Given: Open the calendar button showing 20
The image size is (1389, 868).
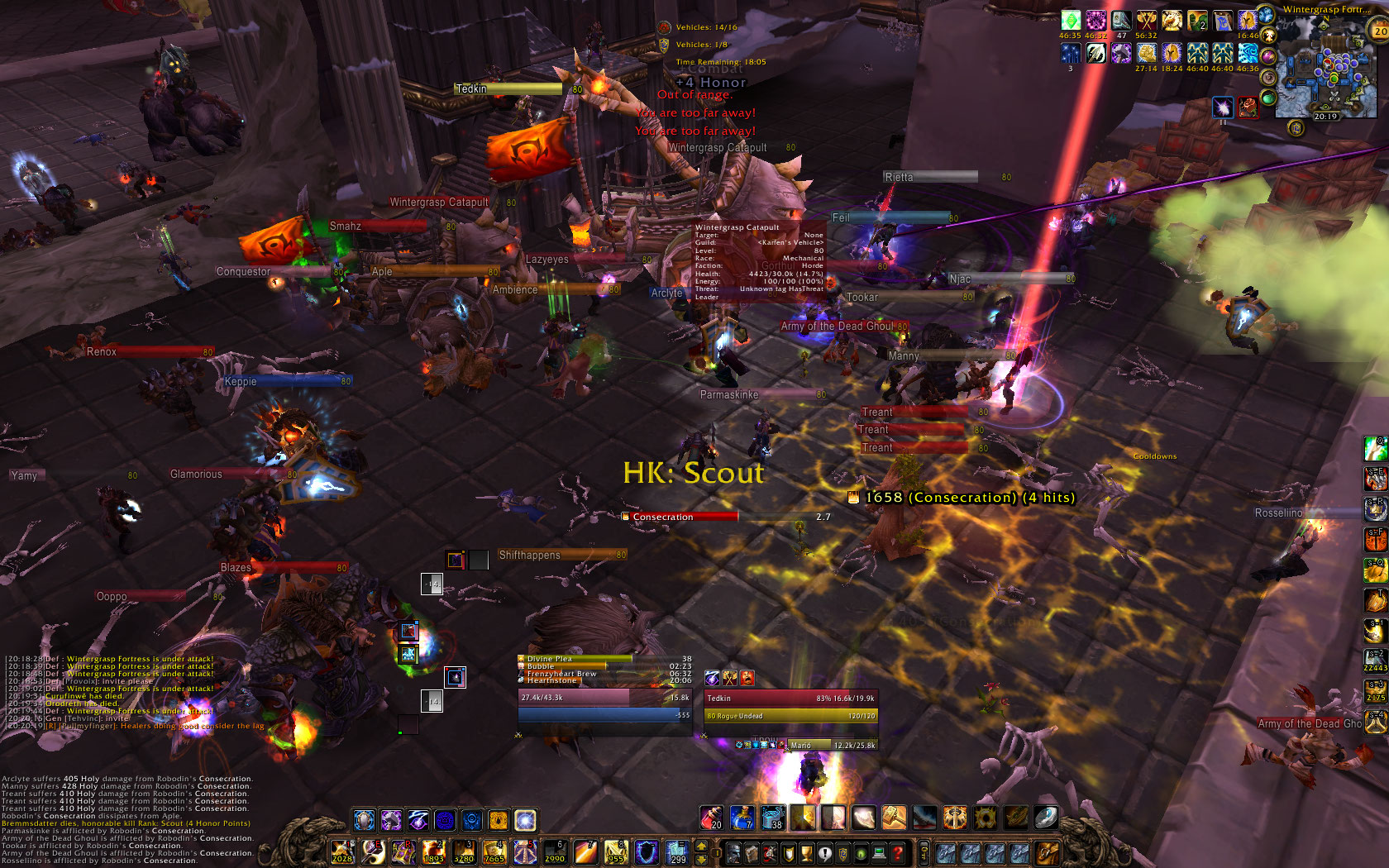Looking at the screenshot, I should click(1378, 31).
